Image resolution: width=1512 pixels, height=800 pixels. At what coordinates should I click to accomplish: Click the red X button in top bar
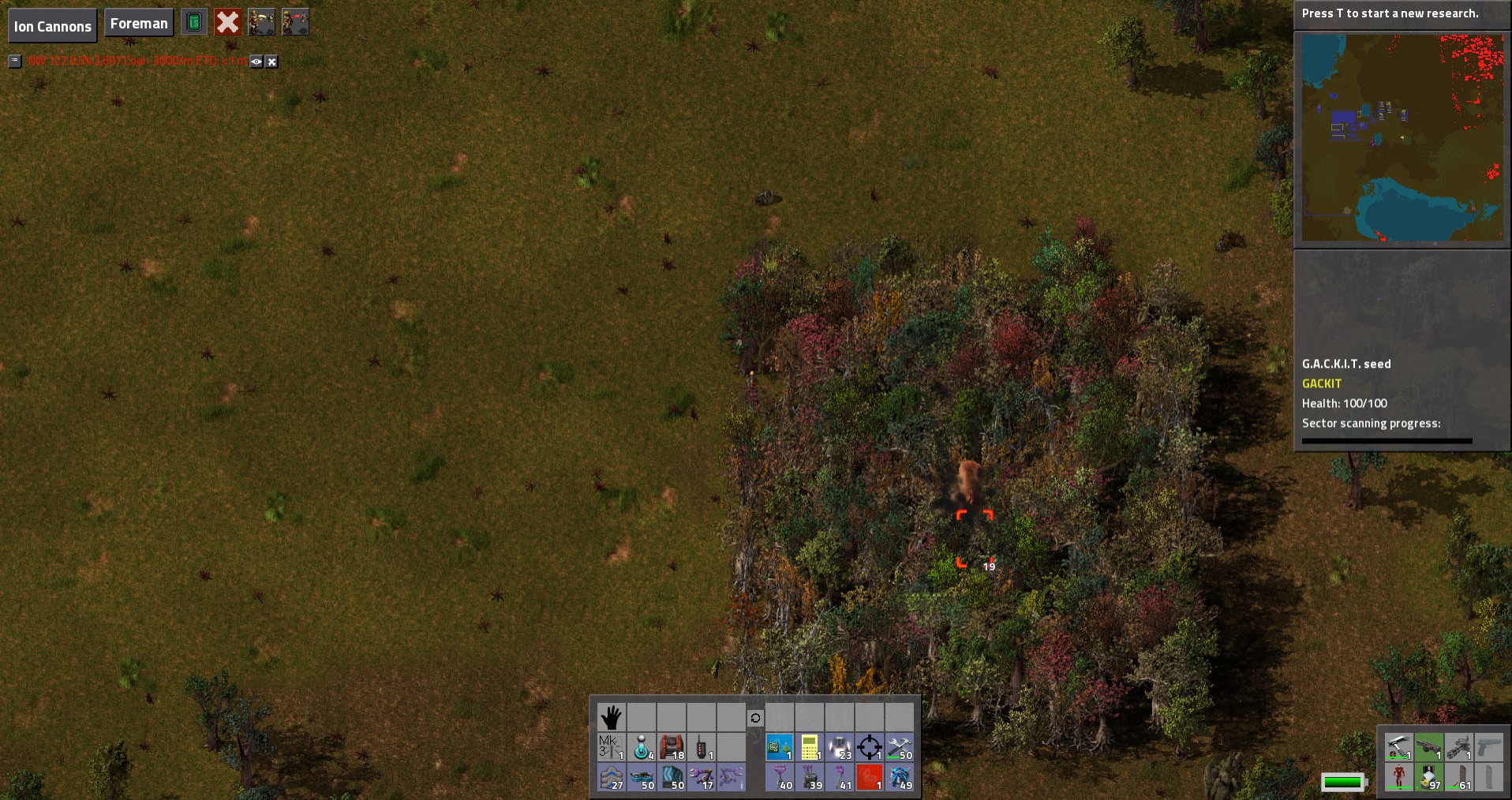[227, 22]
